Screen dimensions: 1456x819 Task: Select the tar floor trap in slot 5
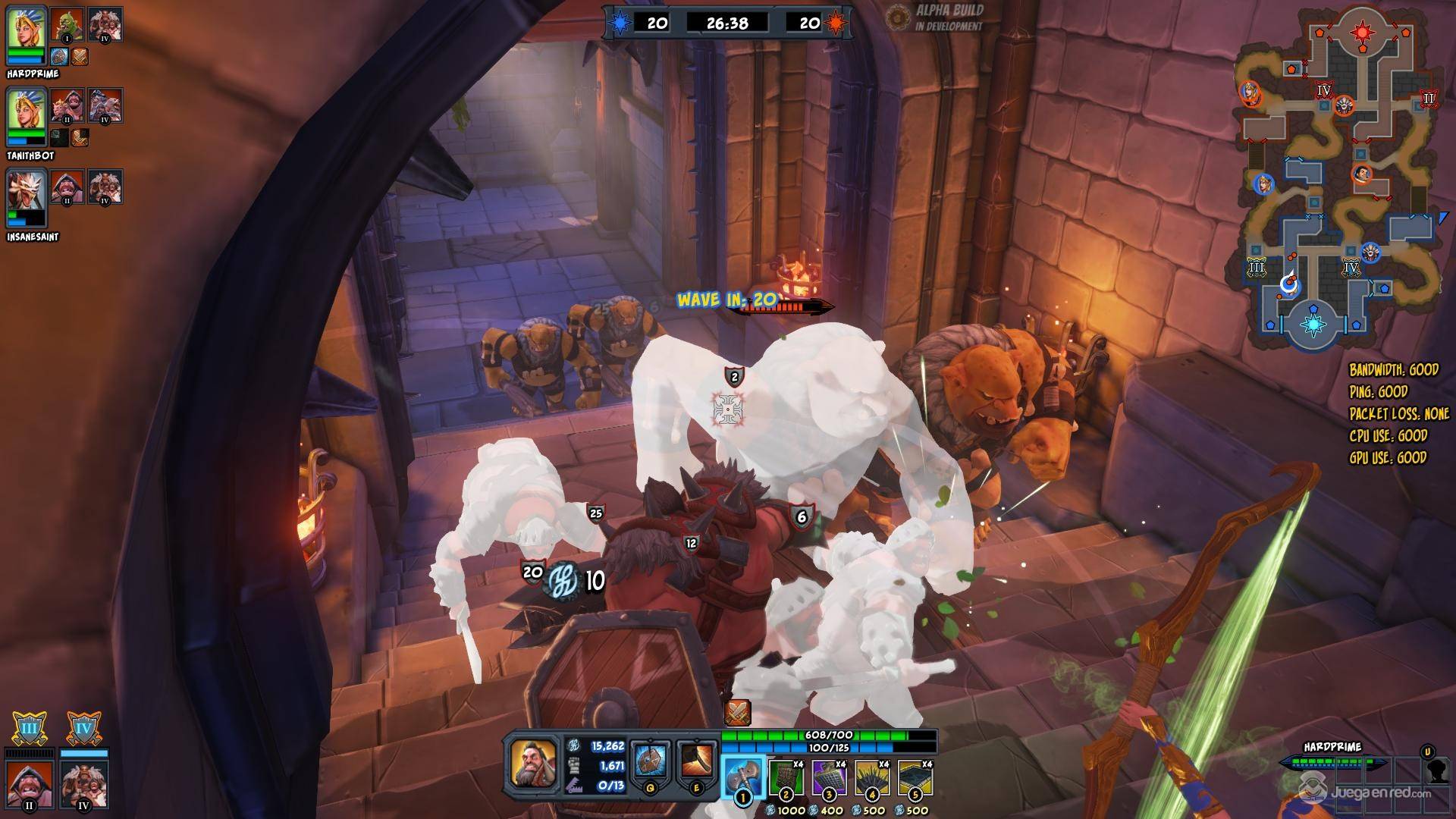click(915, 777)
